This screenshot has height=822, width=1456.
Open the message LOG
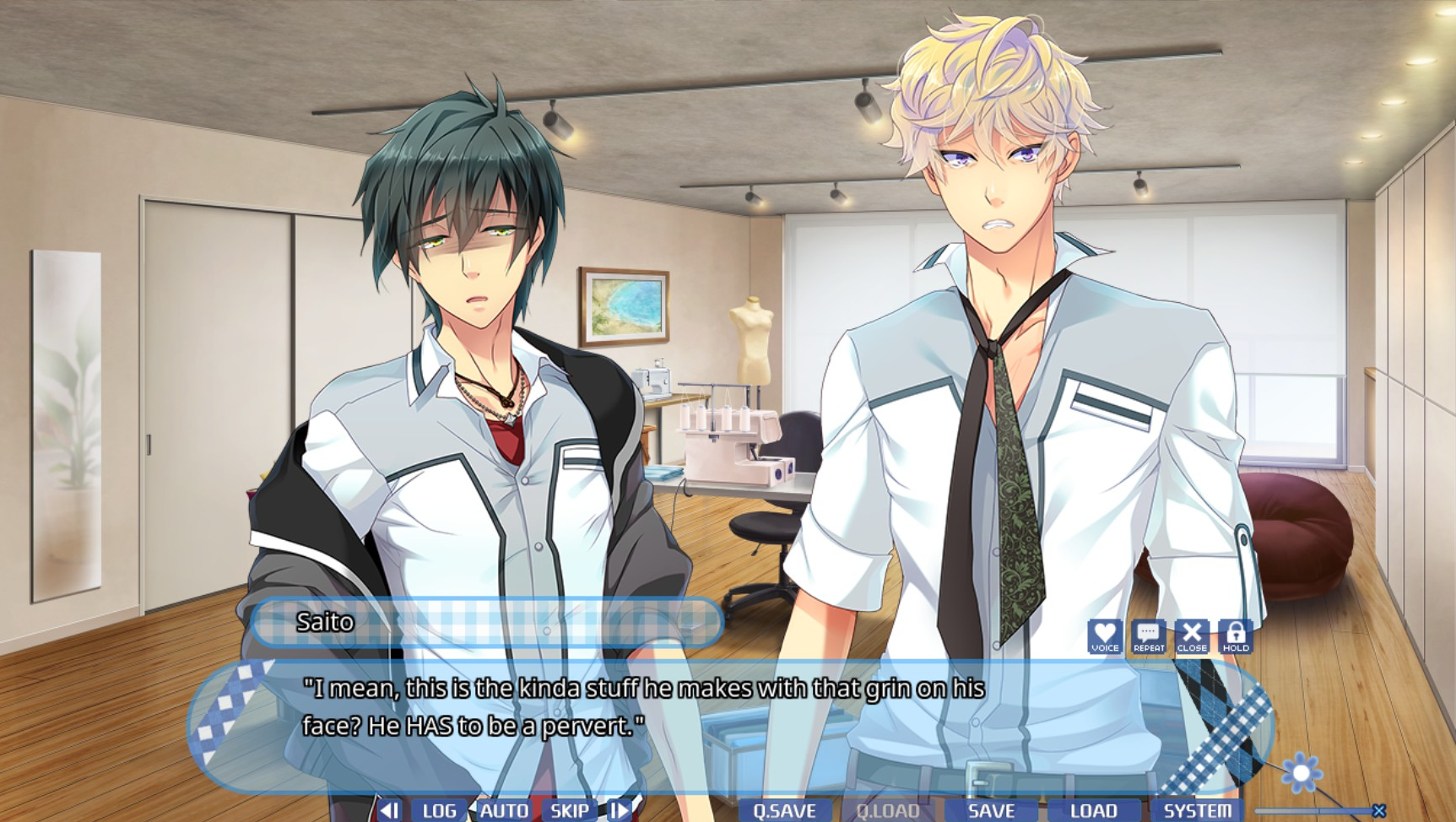pyautogui.click(x=439, y=810)
